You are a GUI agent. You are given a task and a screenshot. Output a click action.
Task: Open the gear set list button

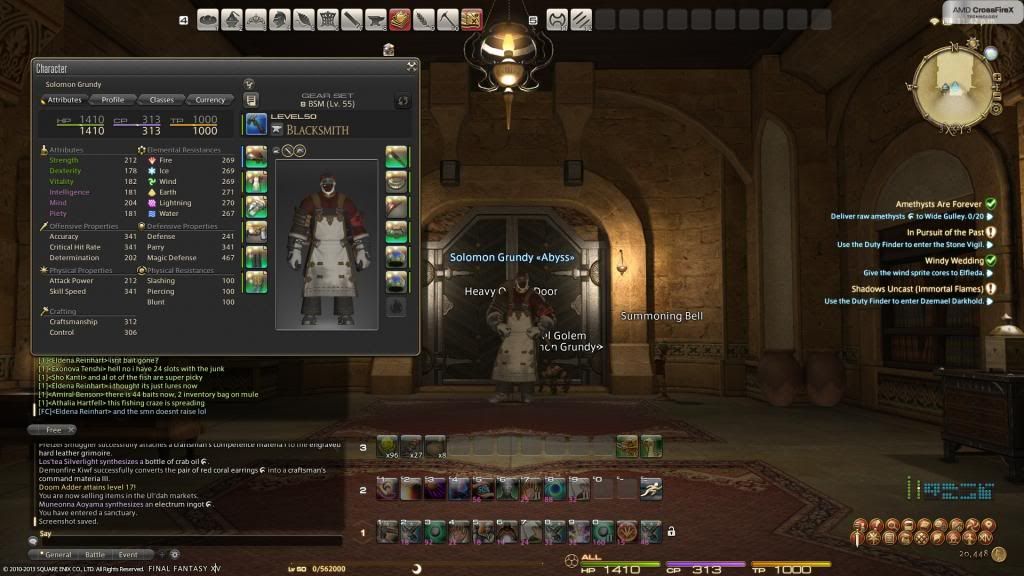click(x=251, y=100)
